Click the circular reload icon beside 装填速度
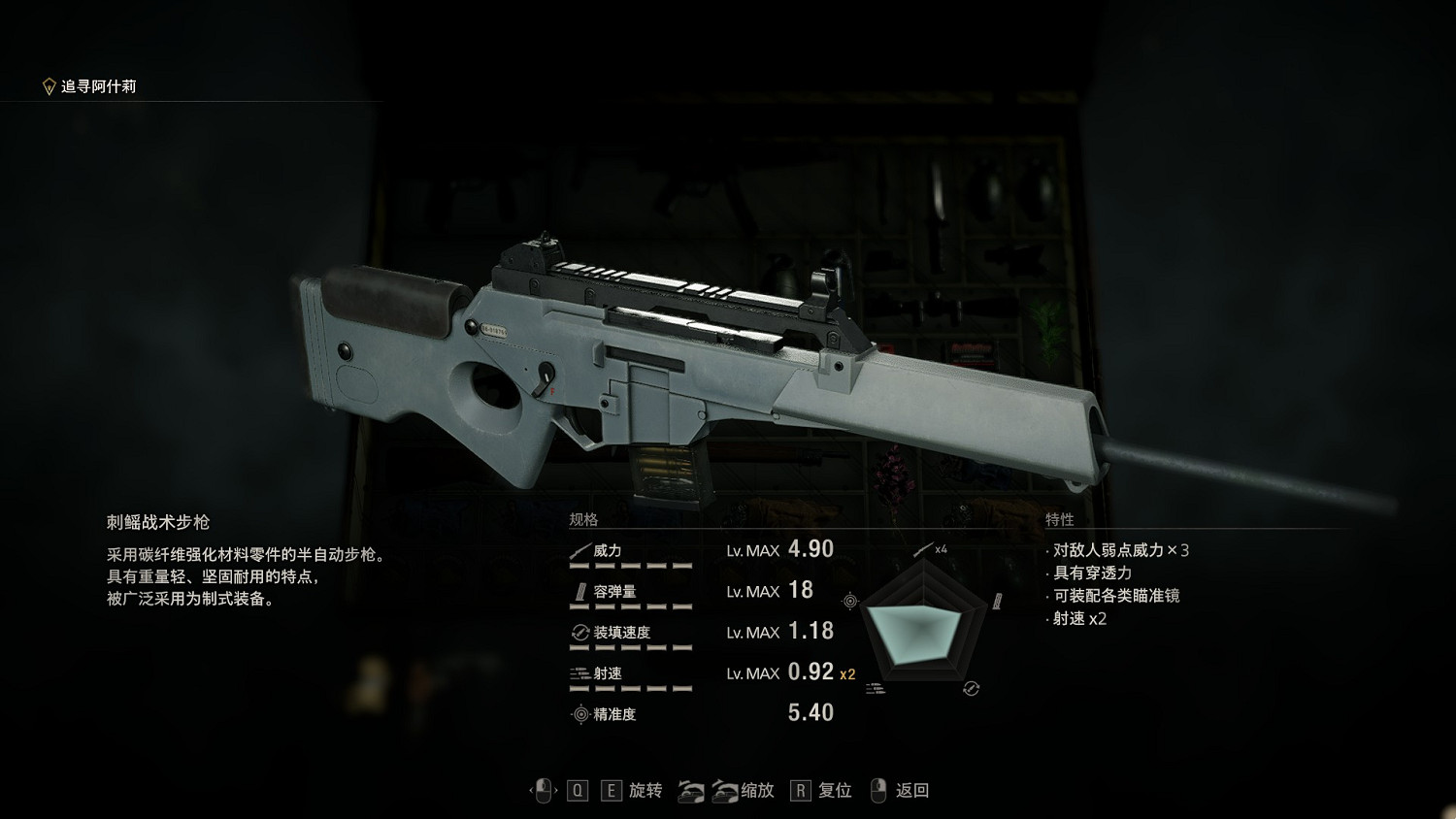Image resolution: width=1456 pixels, height=819 pixels. click(x=580, y=632)
